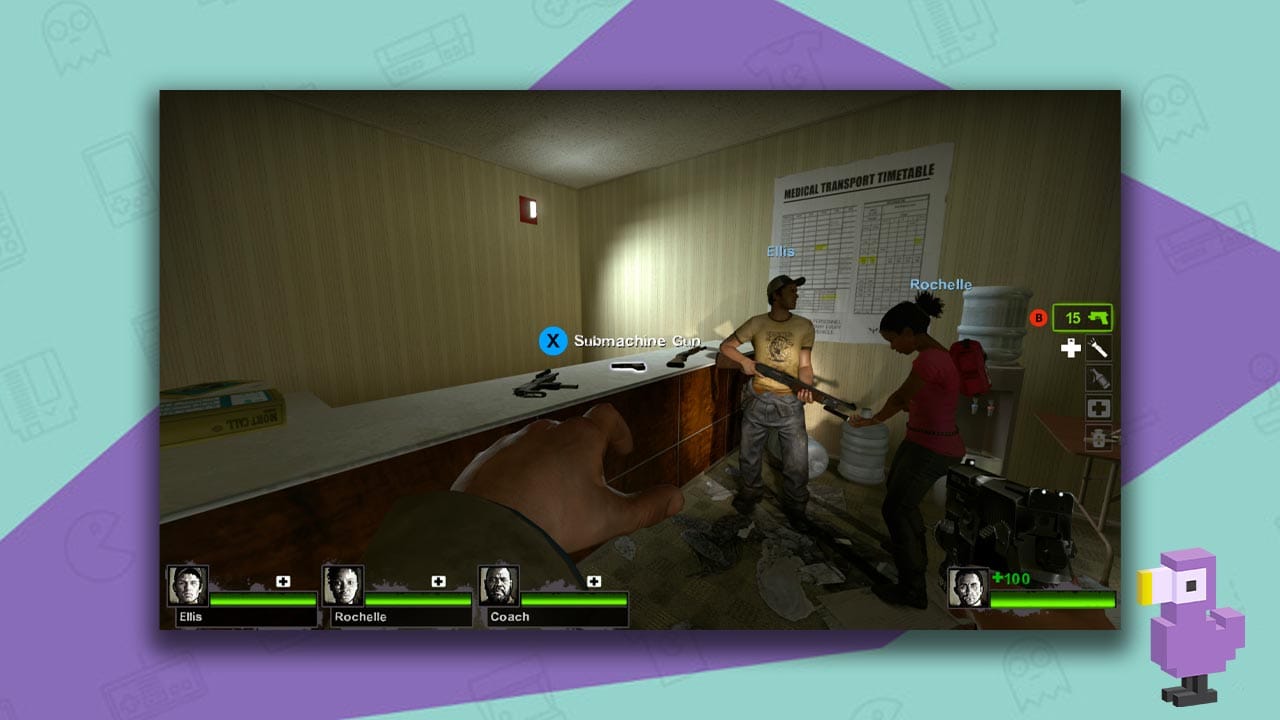
Task: Toggle the heal plus above Ellis's health bar
Action: (x=283, y=582)
